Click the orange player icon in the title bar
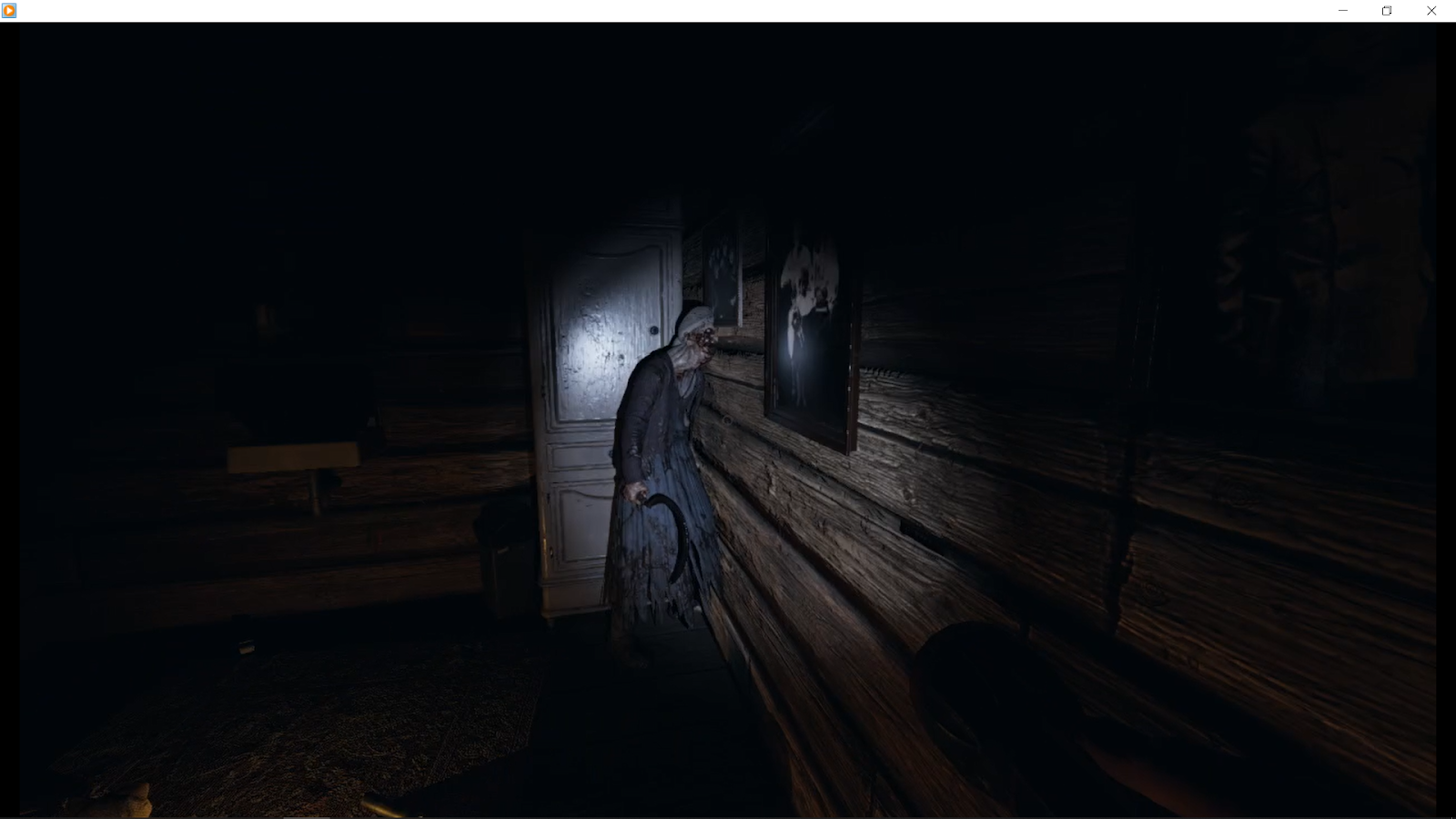The width and height of the screenshot is (1456, 819). (x=9, y=10)
